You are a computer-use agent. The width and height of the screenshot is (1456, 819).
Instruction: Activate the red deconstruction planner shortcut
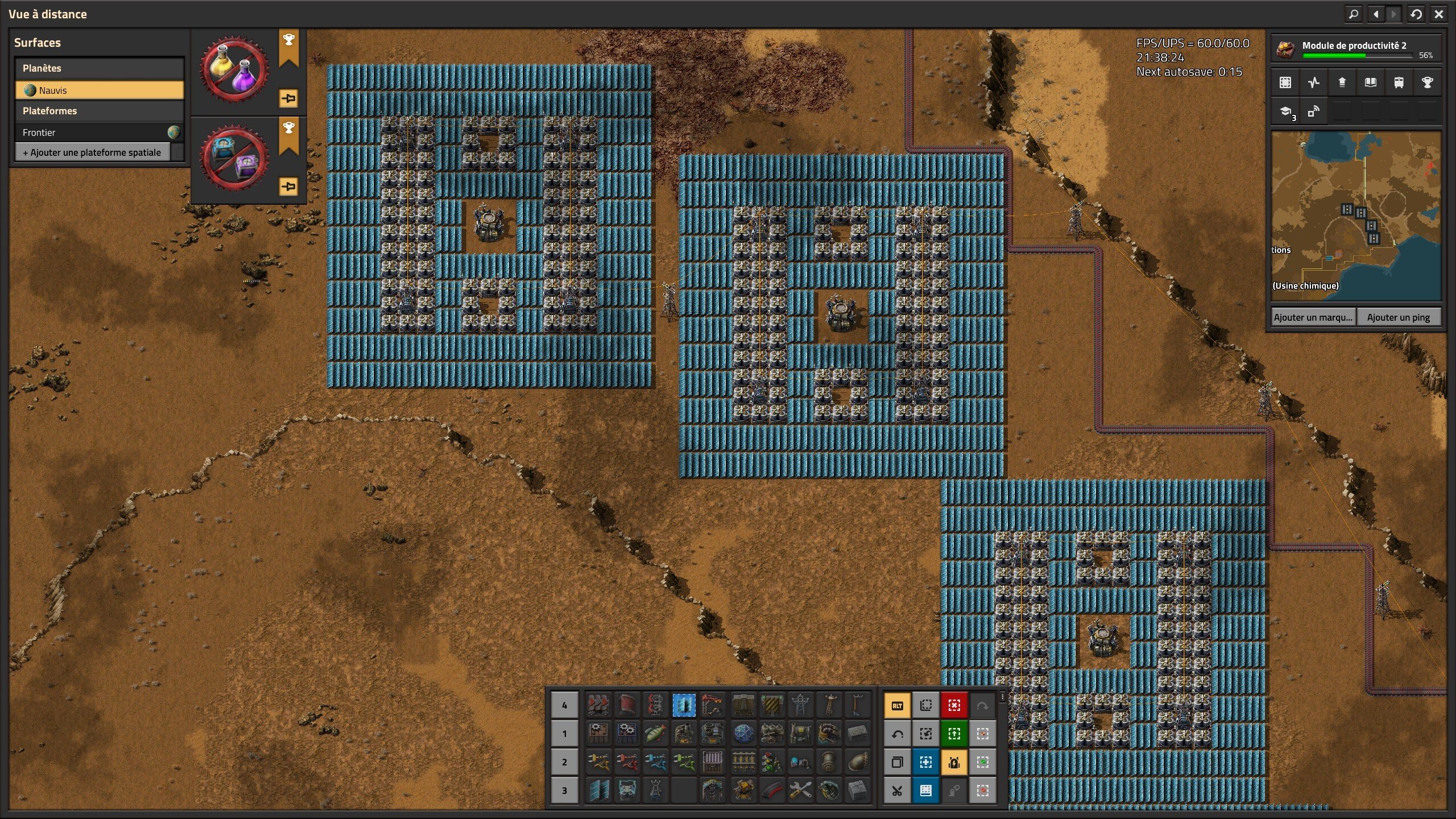click(x=954, y=706)
